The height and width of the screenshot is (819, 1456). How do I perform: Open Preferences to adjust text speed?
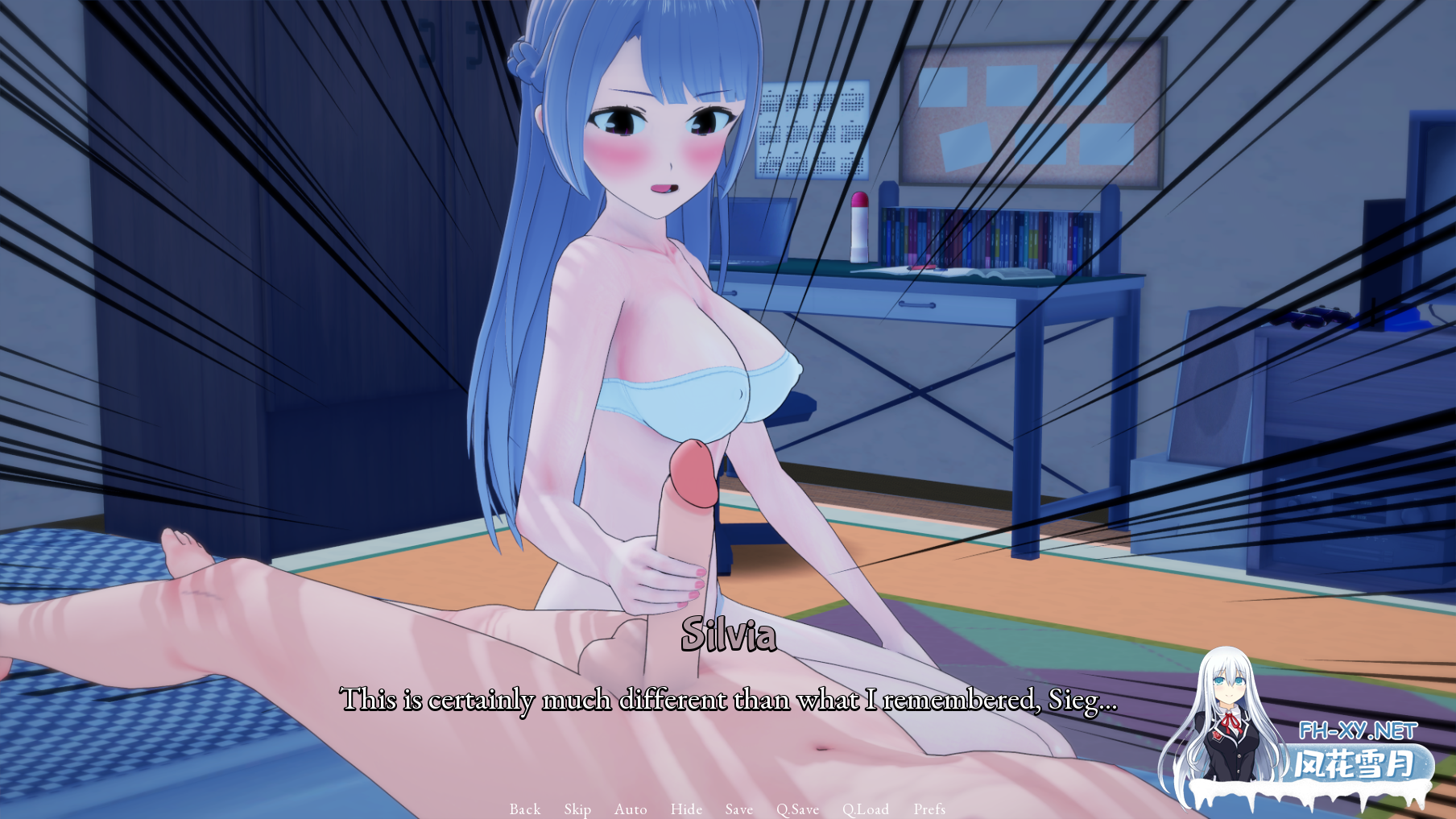tap(930, 809)
